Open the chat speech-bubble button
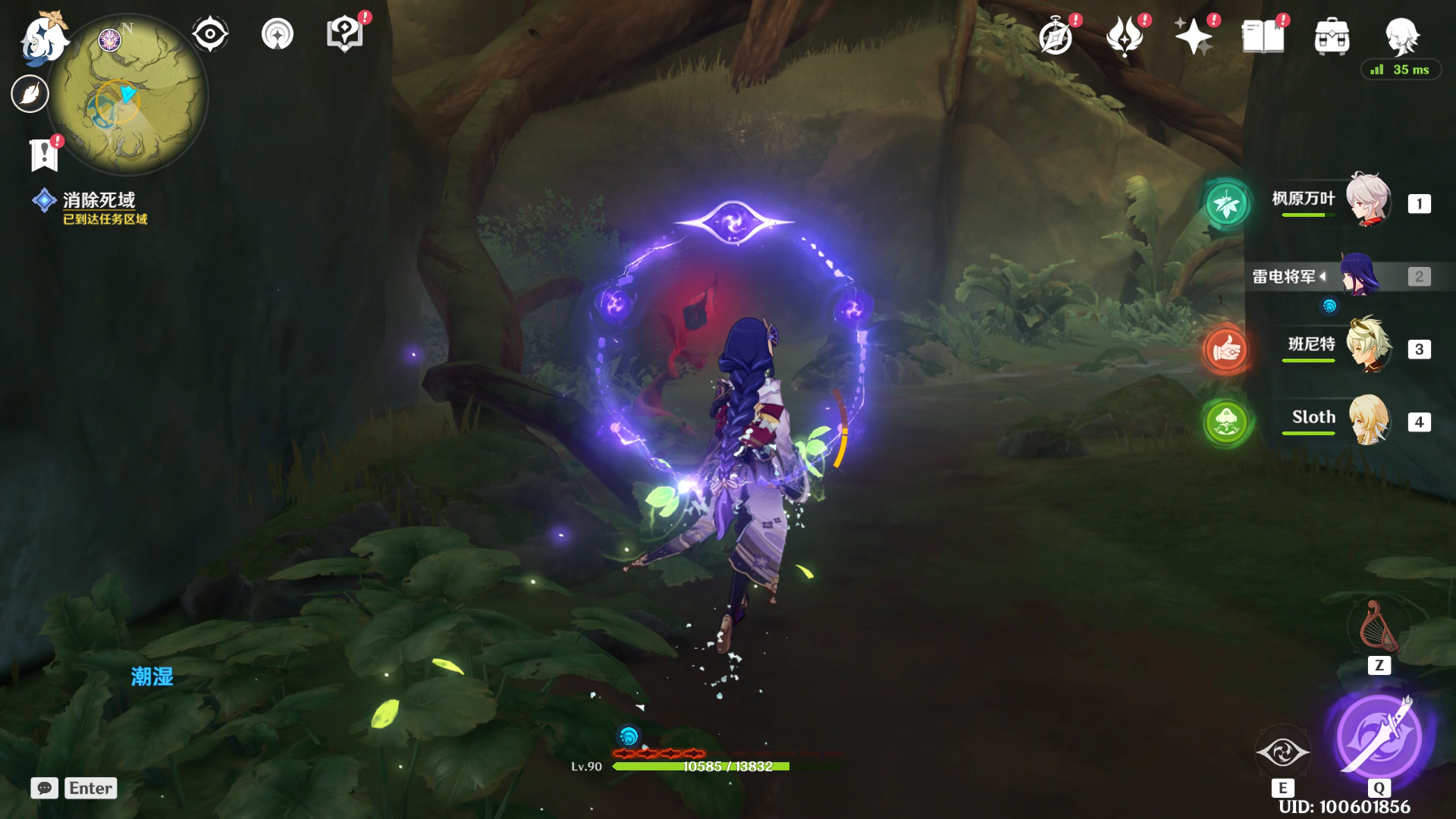Screen dimensions: 1456x819 [45, 788]
